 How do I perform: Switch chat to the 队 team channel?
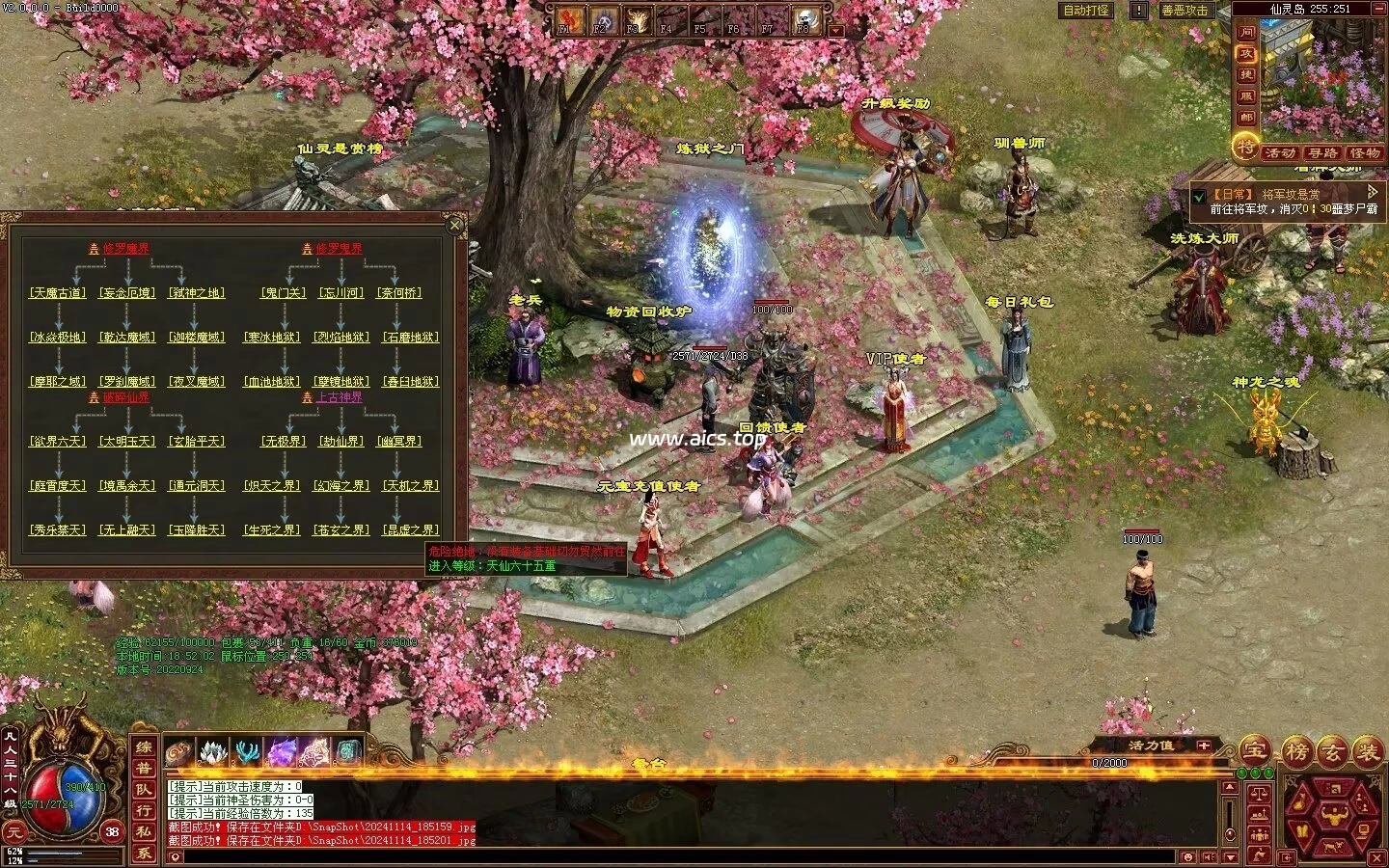pyautogui.click(x=144, y=790)
